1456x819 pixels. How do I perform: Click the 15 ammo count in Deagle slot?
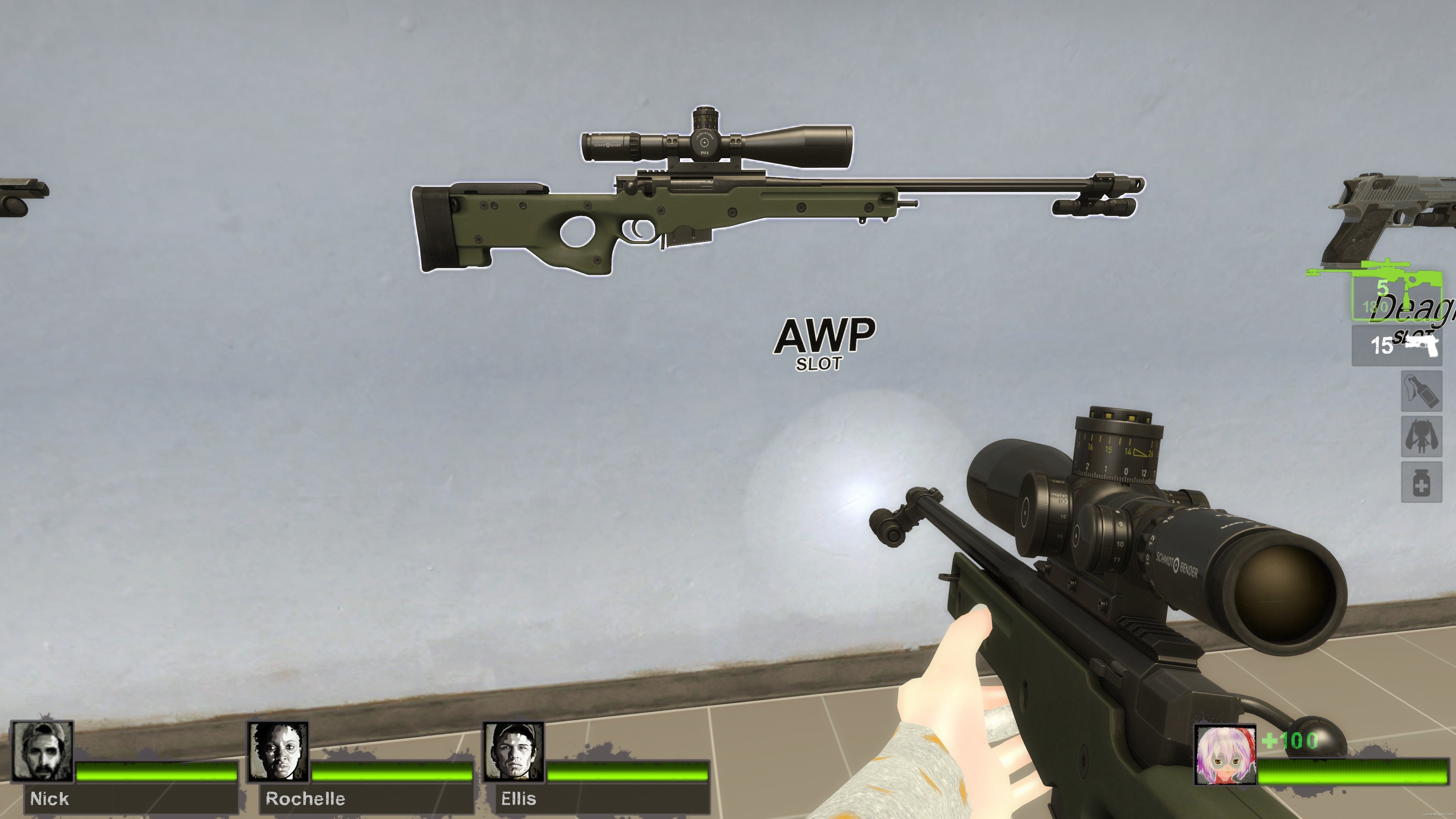coord(1382,346)
